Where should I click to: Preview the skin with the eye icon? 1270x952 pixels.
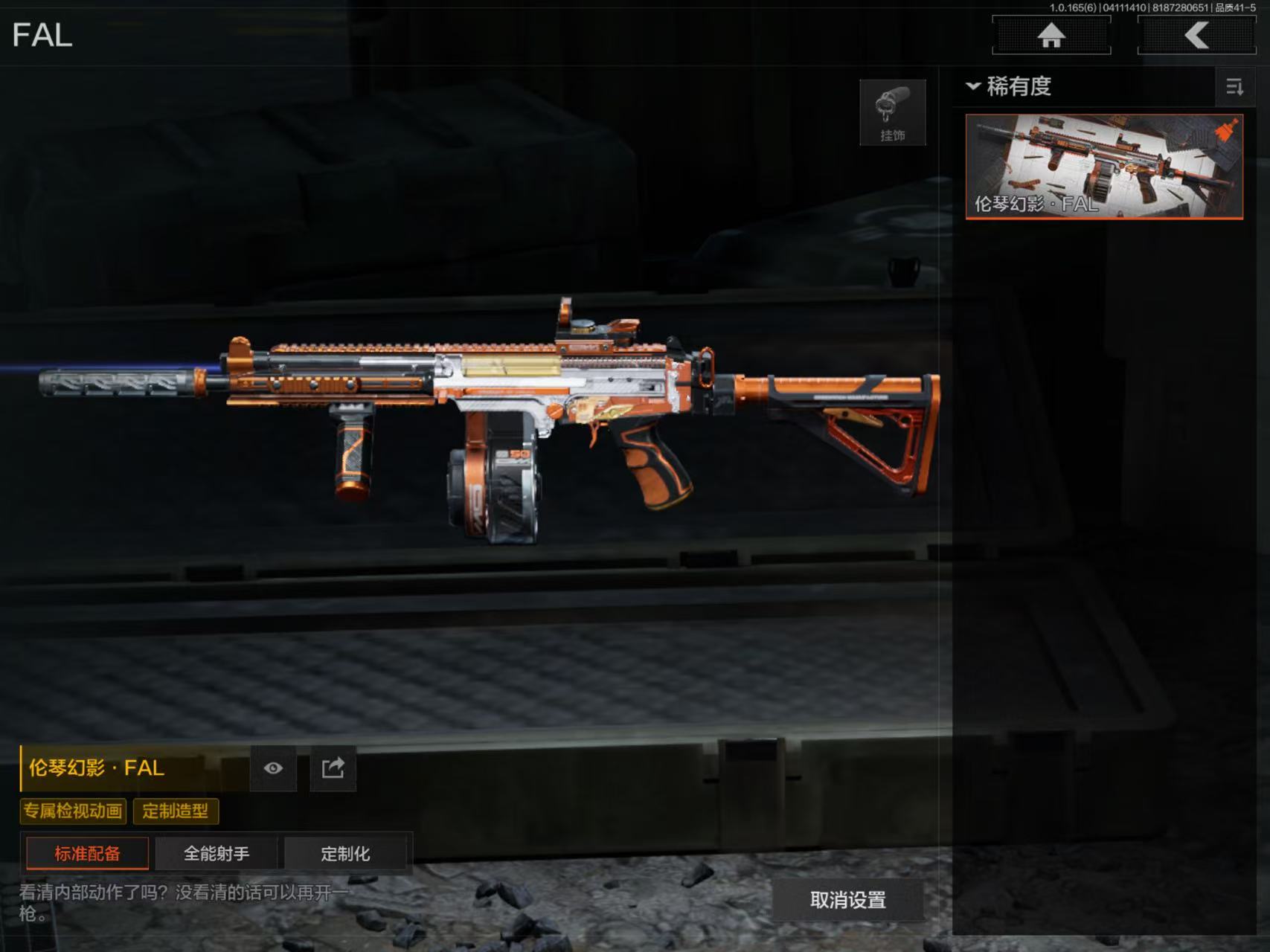[x=273, y=768]
